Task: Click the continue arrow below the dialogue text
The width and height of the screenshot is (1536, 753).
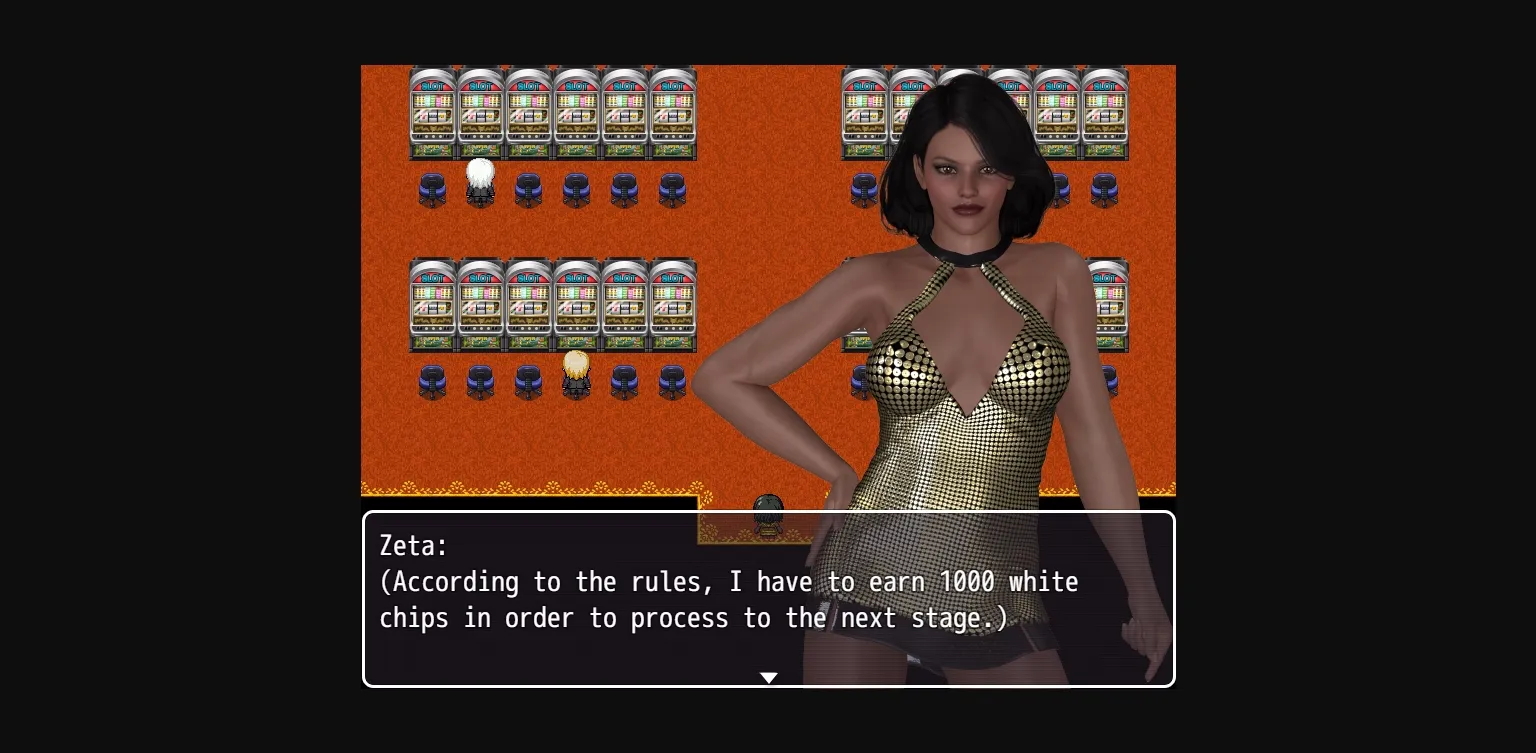Action: 768,677
